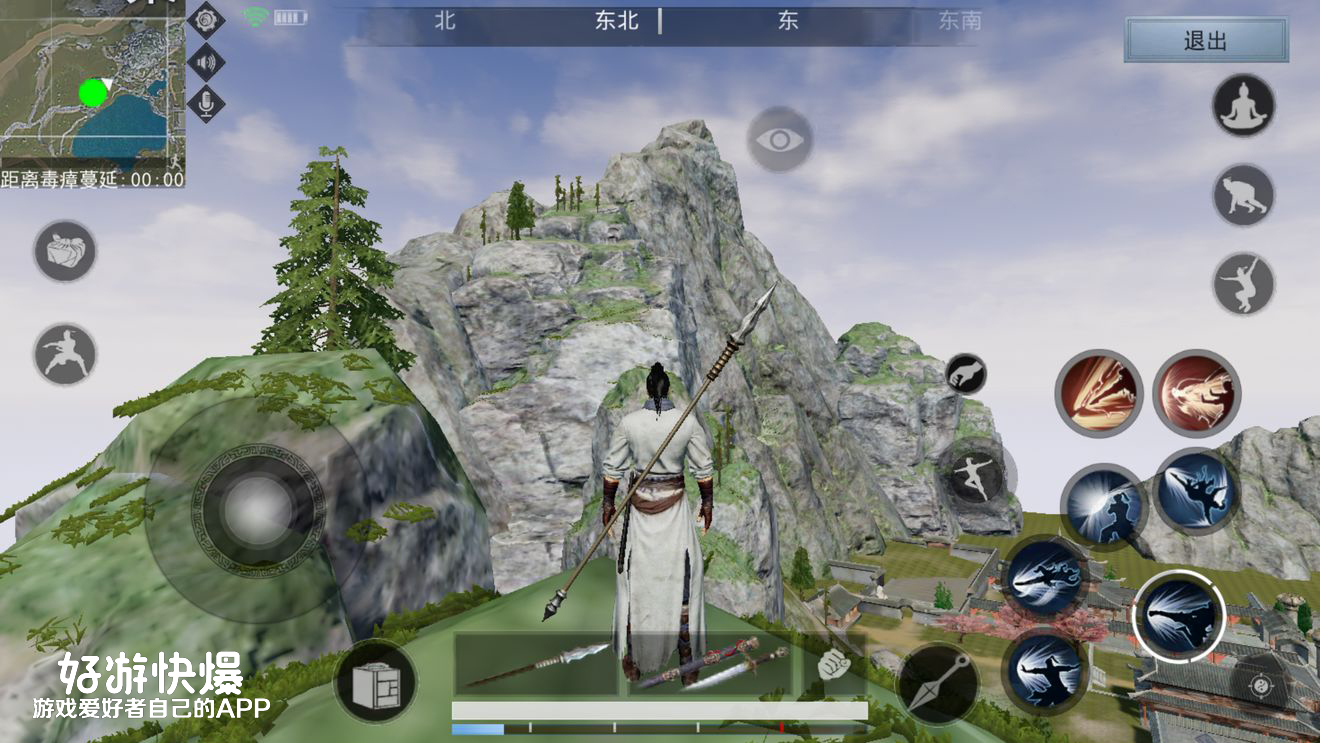Toggle the voice chat microphone
Screen dimensions: 1320x743
click(x=205, y=105)
